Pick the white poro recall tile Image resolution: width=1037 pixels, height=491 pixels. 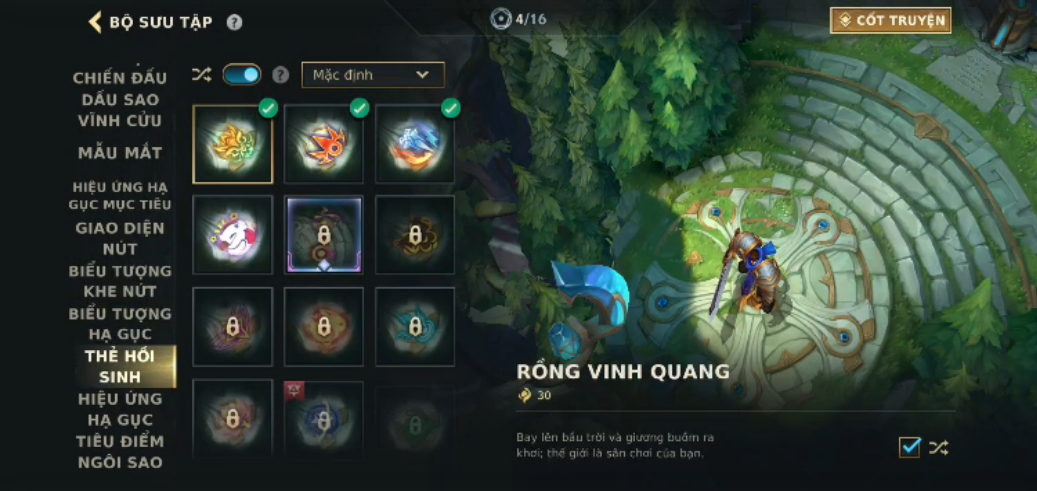pyautogui.click(x=233, y=234)
